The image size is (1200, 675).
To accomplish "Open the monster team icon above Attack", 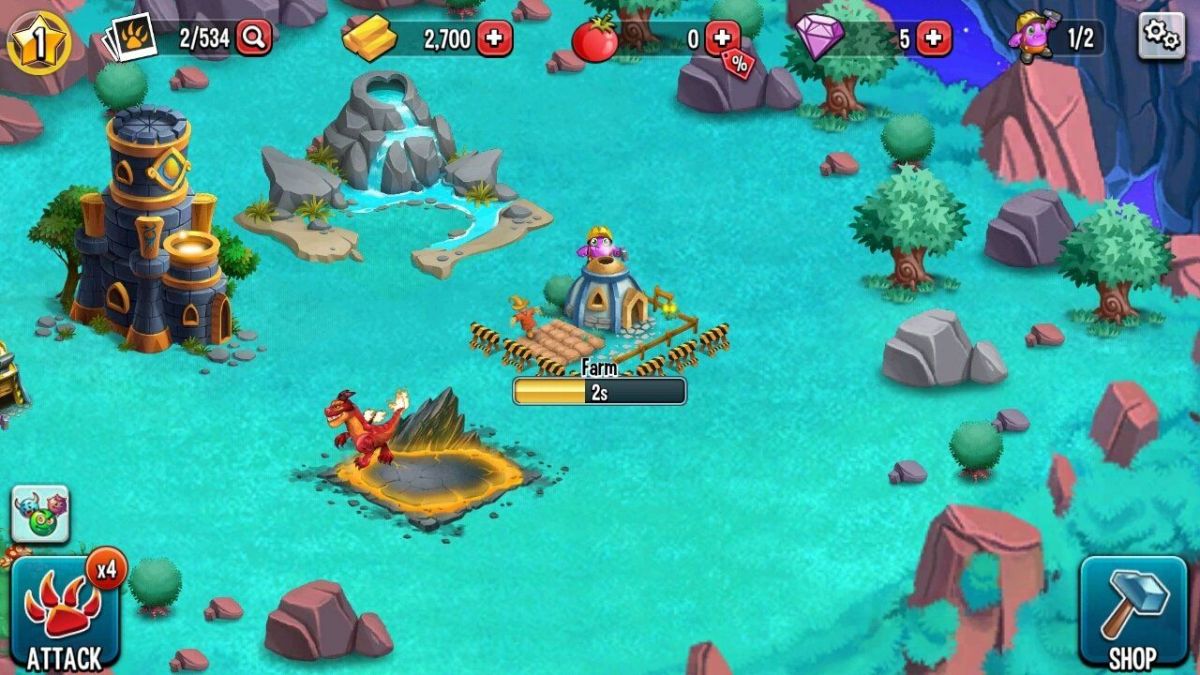I will point(40,513).
